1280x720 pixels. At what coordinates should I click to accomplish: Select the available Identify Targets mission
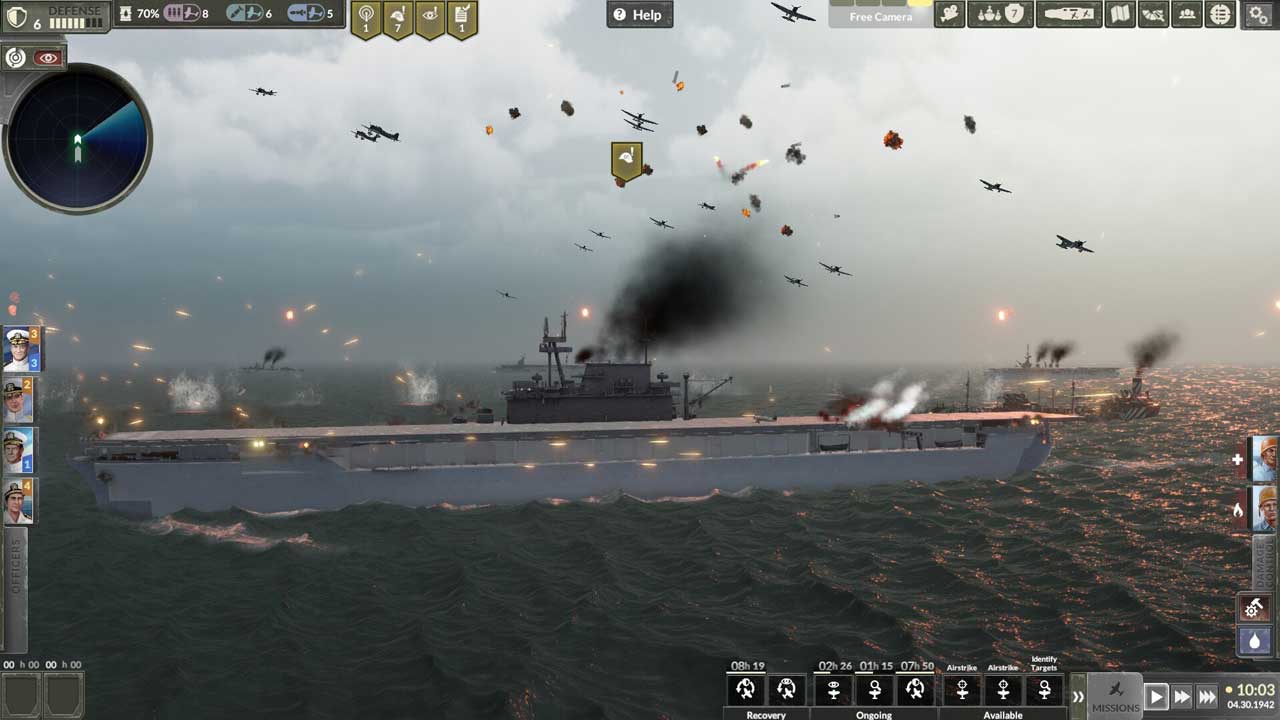(x=1044, y=689)
